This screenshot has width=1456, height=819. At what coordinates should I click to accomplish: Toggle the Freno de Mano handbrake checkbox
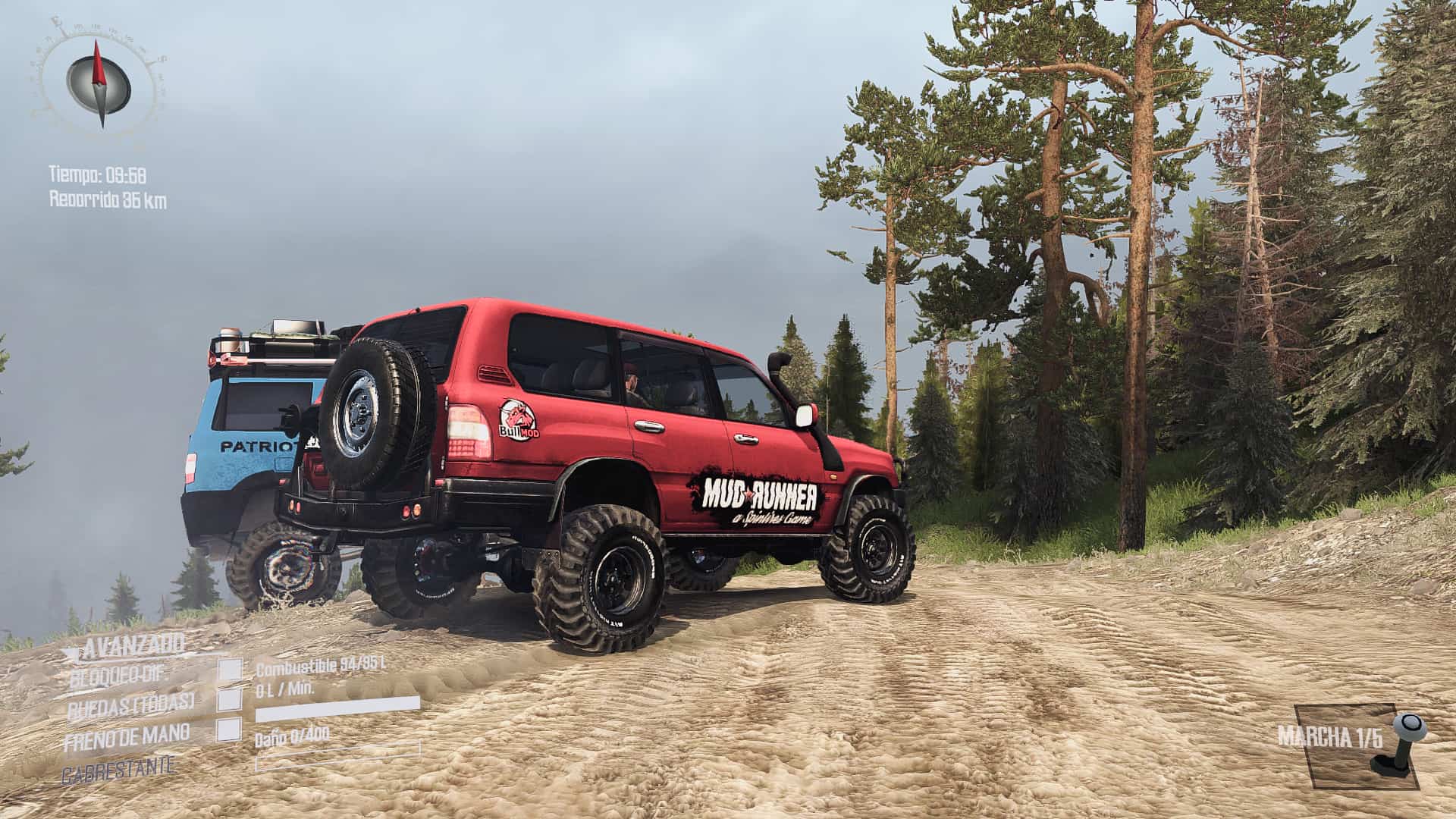230,730
